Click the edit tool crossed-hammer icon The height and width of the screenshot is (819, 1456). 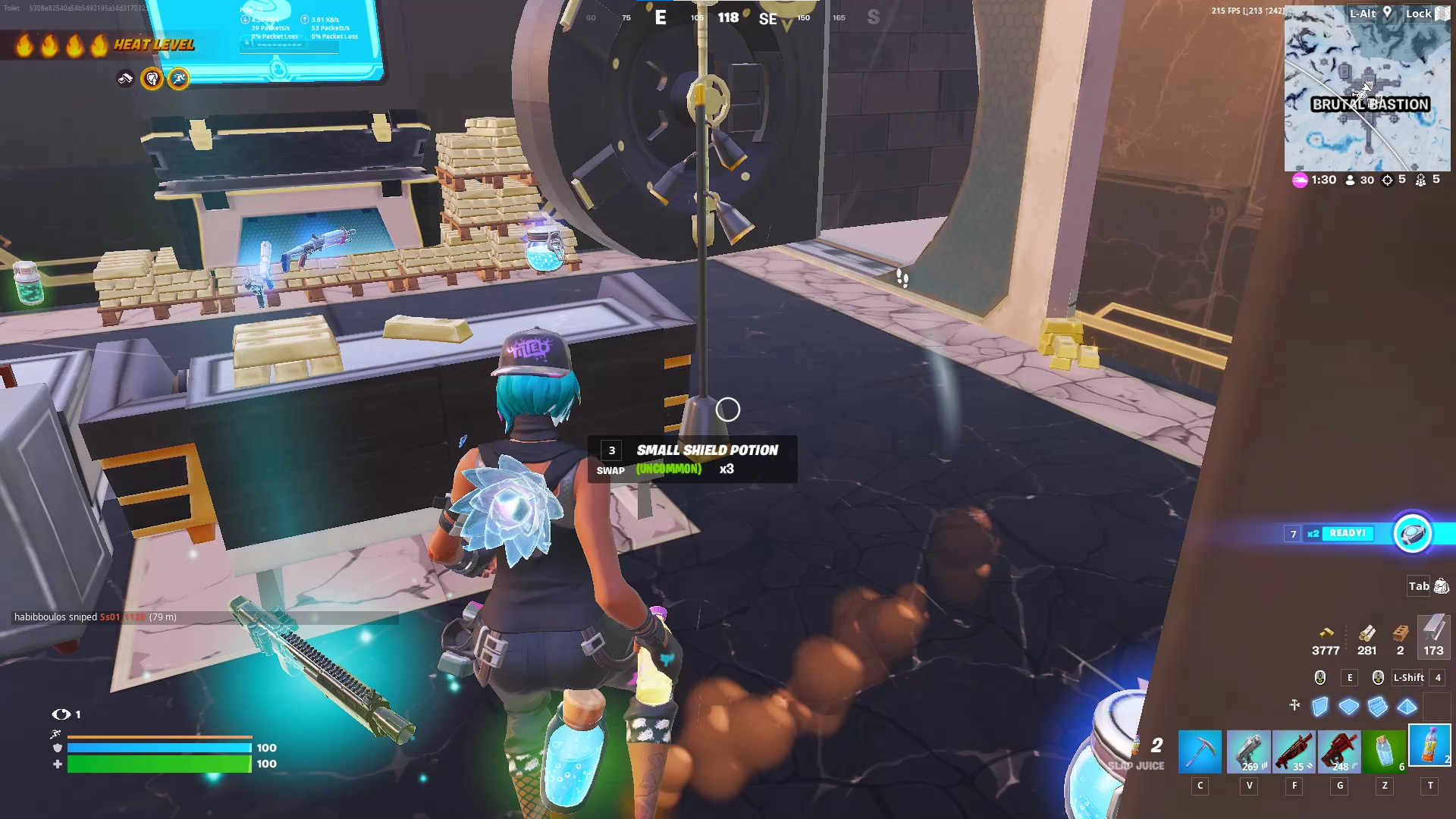click(x=1294, y=705)
